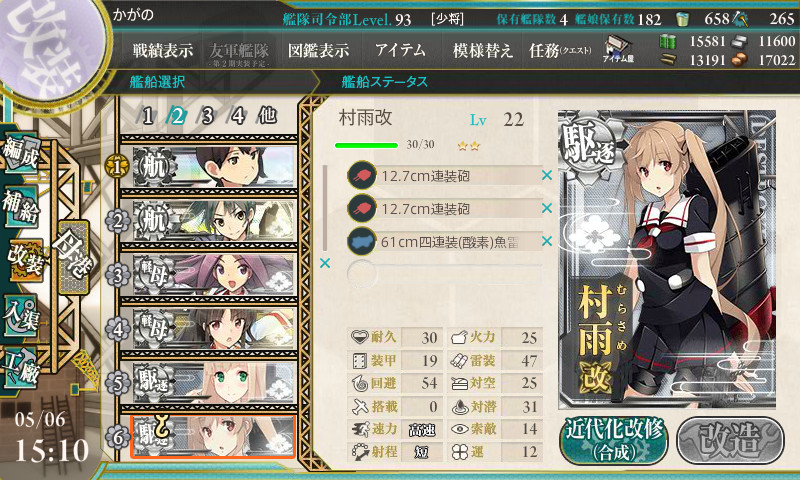
Task: Click the アイテム屋 item shop icon
Action: [x=618, y=49]
